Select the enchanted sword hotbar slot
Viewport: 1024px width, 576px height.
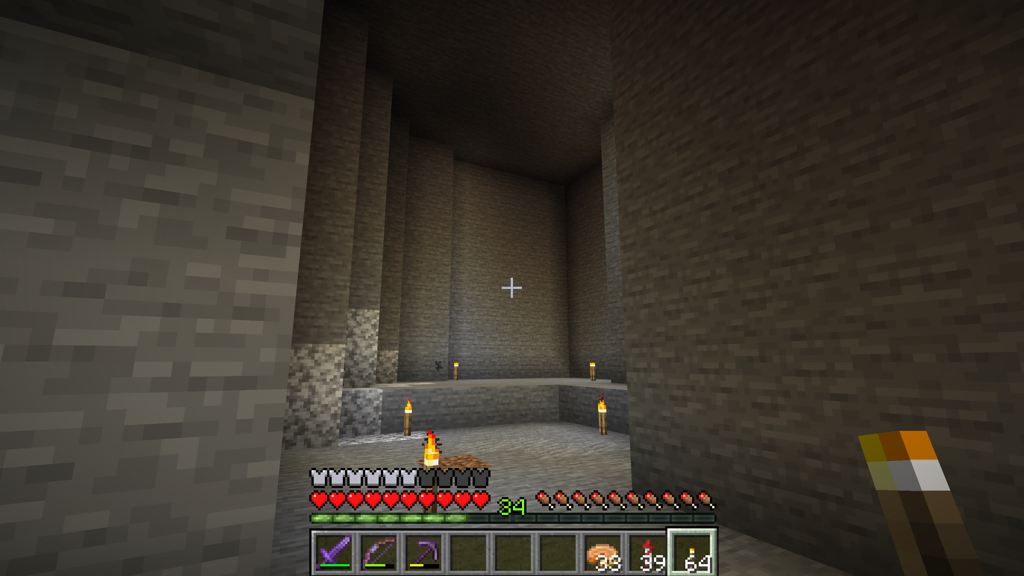point(332,553)
